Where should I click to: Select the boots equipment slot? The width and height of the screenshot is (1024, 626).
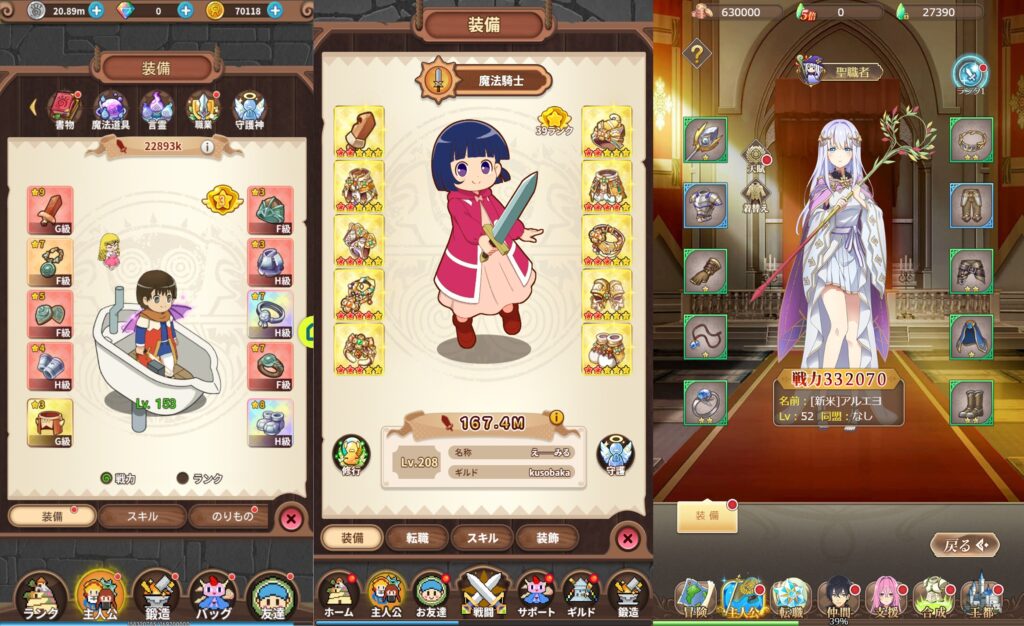pos(970,401)
